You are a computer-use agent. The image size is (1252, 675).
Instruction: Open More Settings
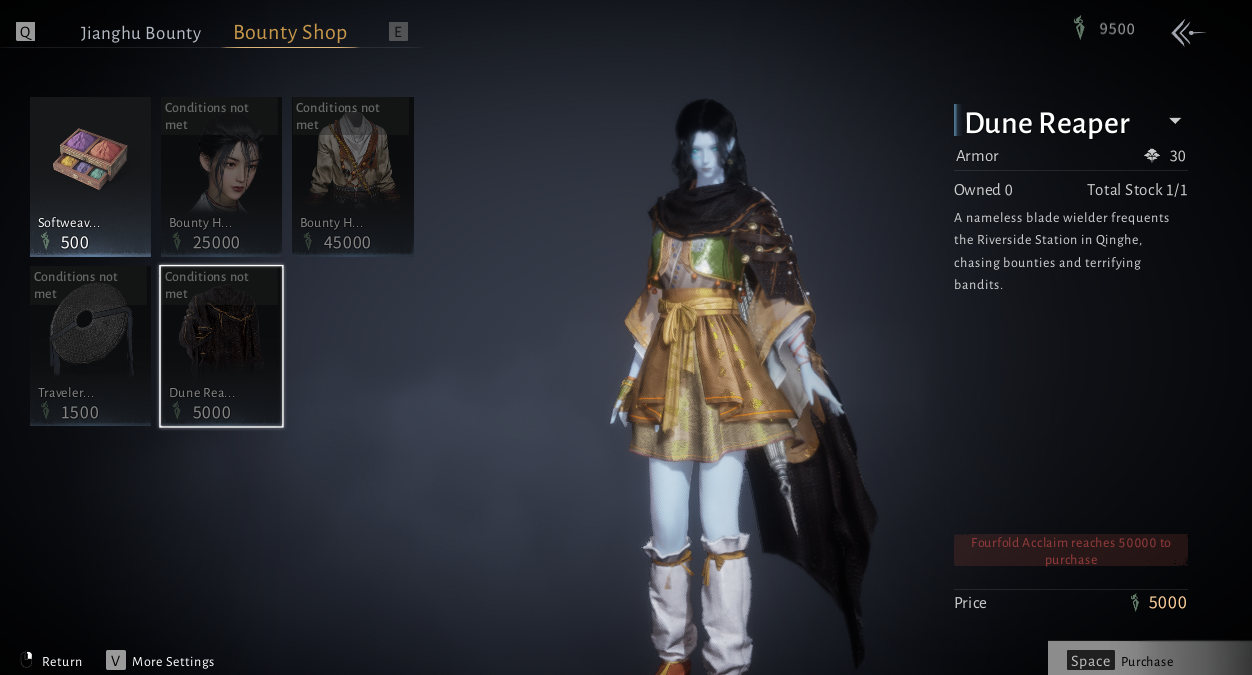click(160, 661)
